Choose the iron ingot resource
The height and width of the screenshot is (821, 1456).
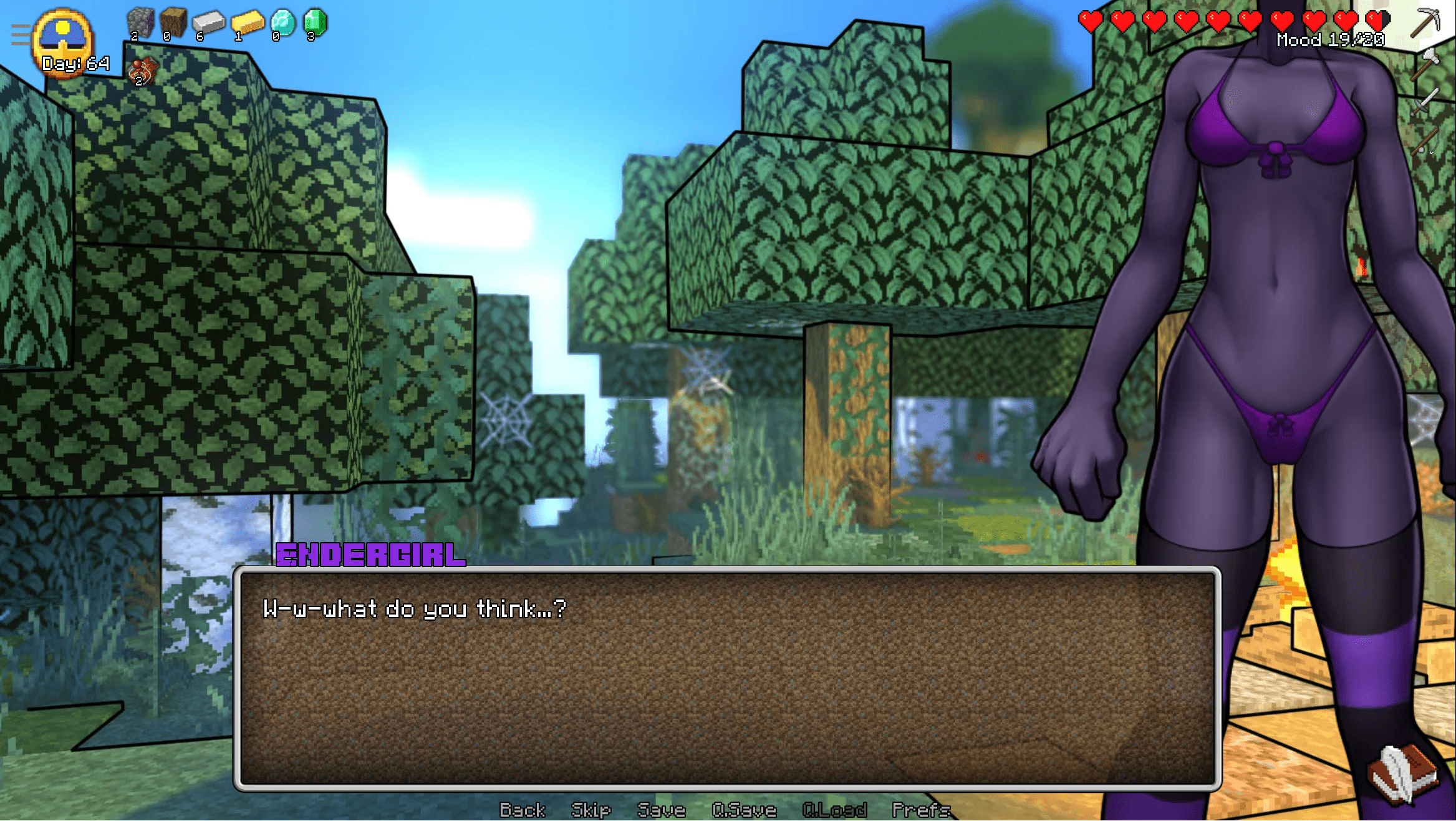[208, 24]
